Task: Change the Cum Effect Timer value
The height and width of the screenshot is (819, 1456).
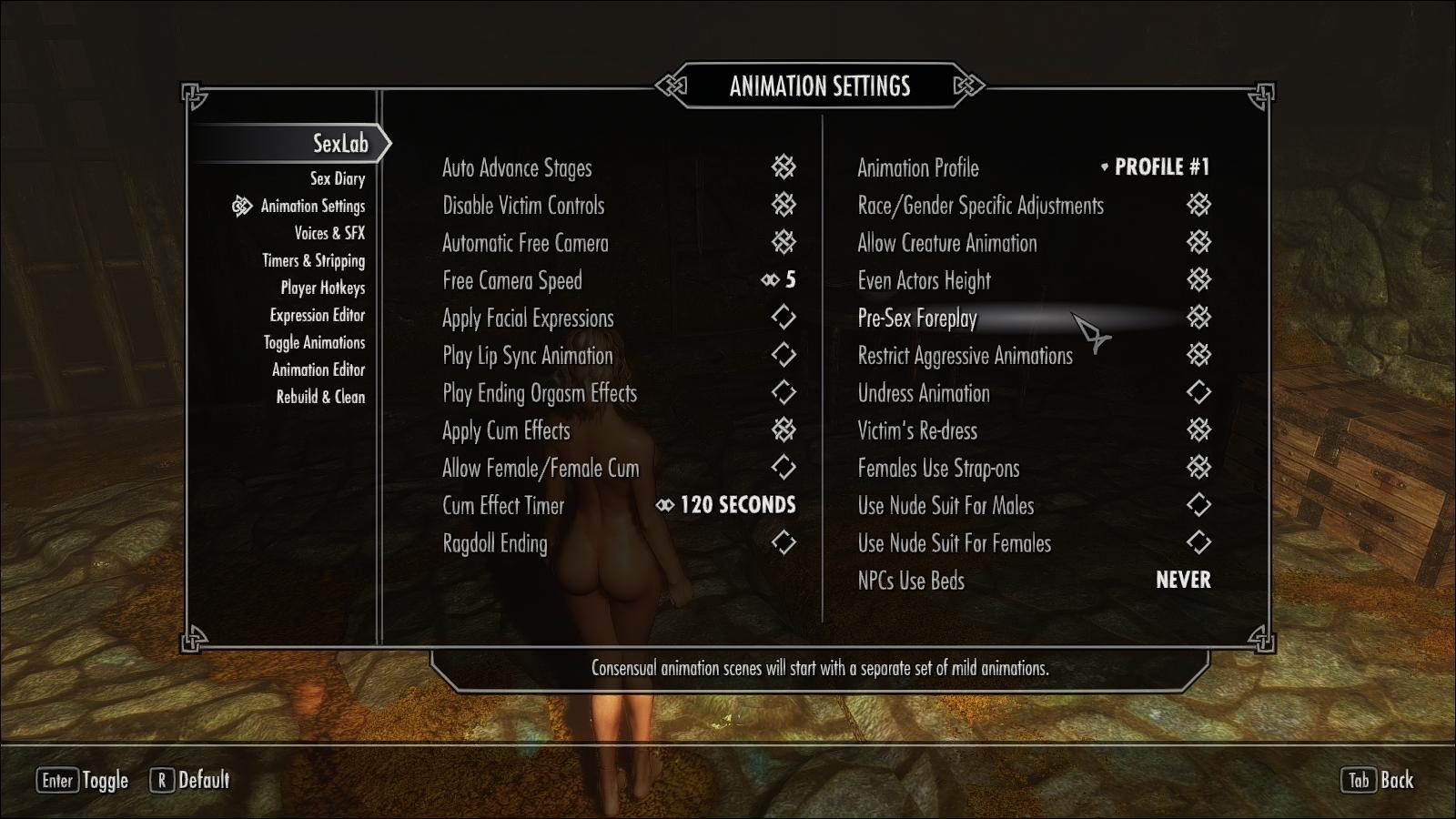Action: [726, 505]
